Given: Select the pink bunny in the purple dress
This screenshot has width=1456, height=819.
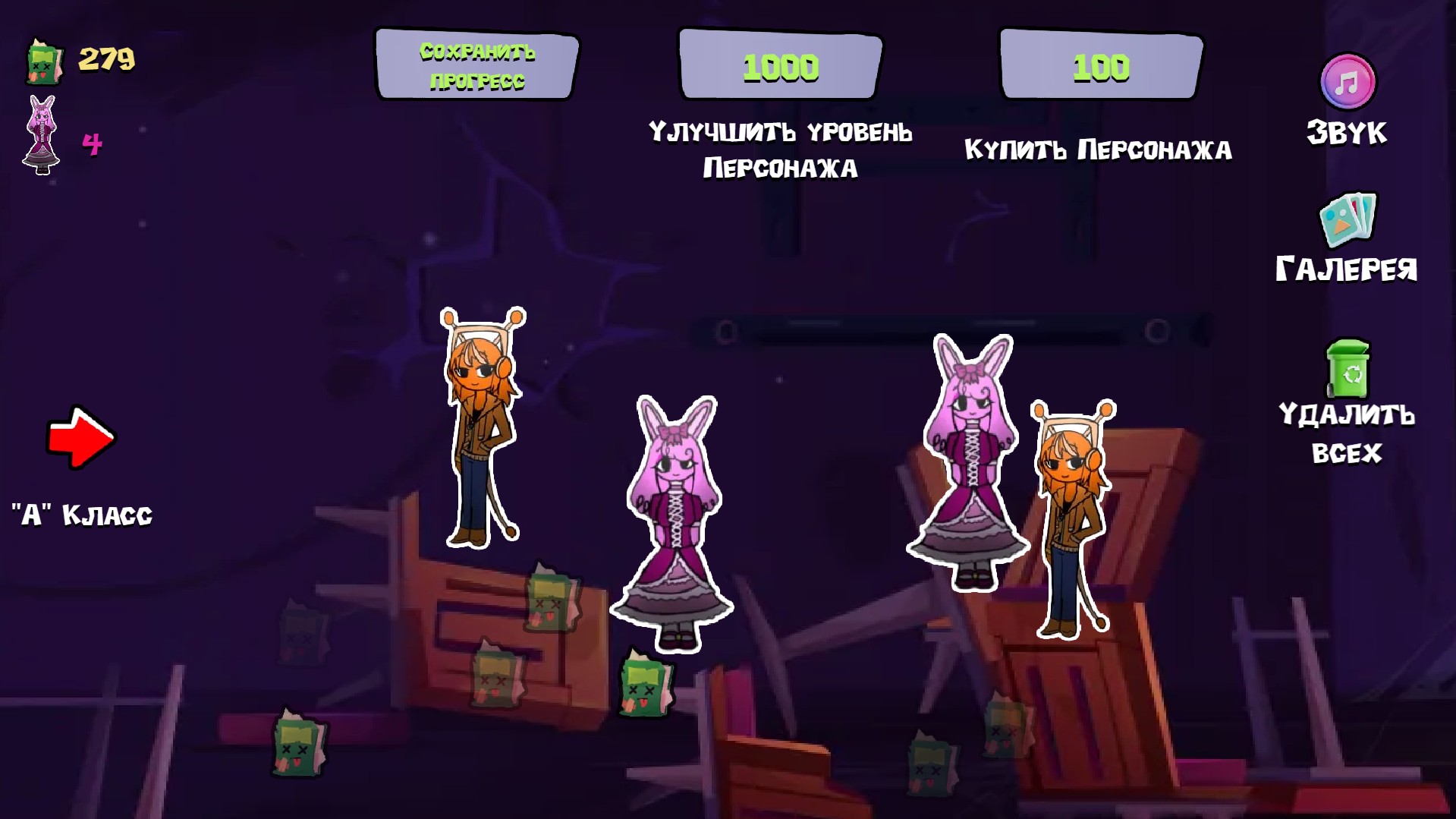Looking at the screenshot, I should pyautogui.click(x=671, y=516).
